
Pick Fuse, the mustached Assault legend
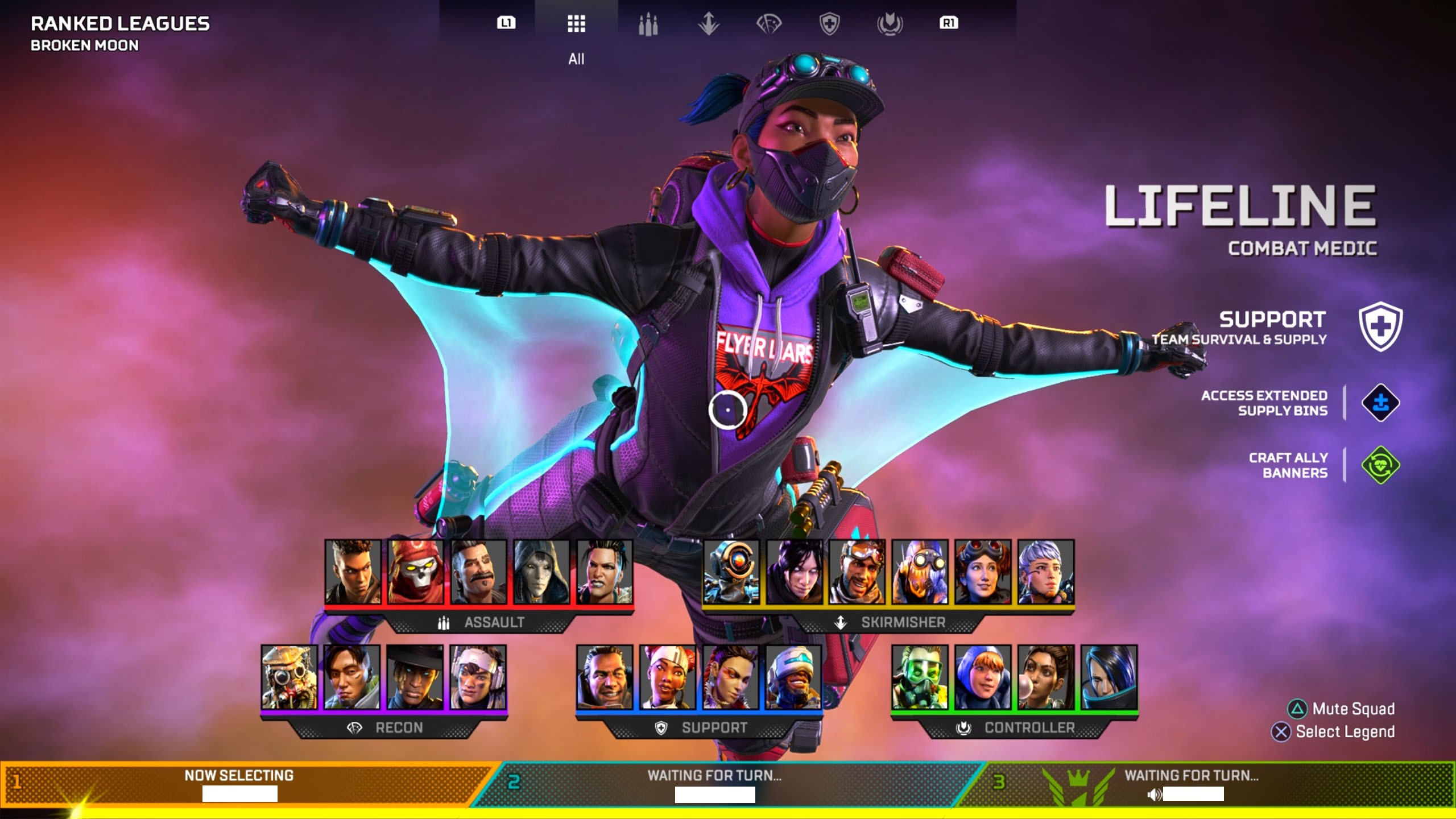[x=478, y=572]
